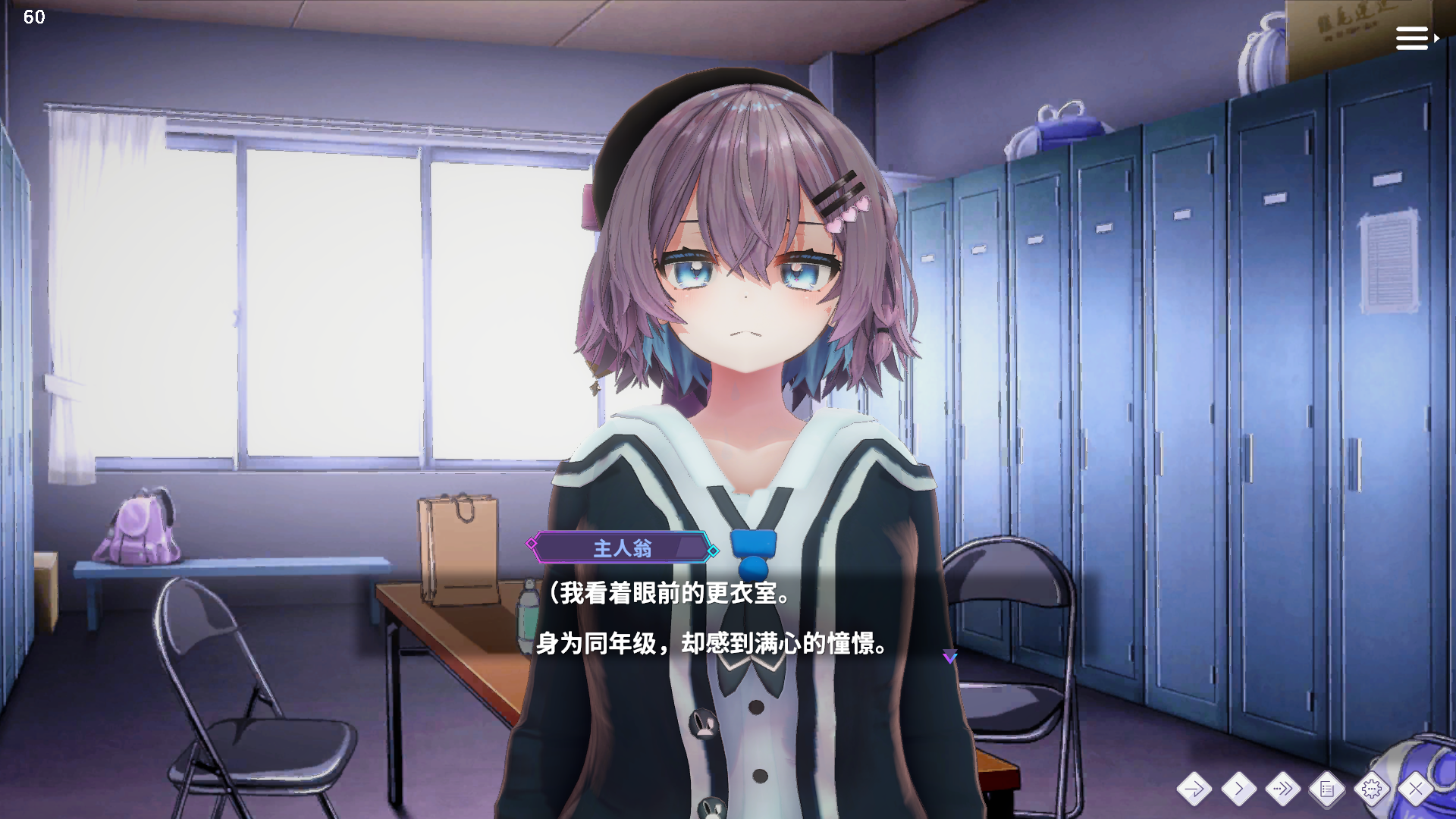The height and width of the screenshot is (819, 1456).
Task: Click the single chevron auto-play button
Action: [1238, 789]
